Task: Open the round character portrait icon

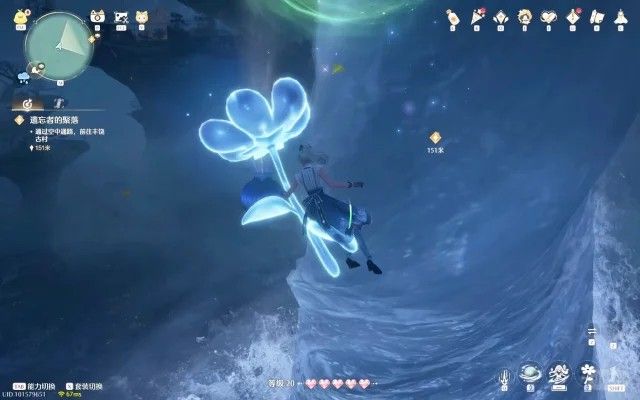Action: point(525,17)
